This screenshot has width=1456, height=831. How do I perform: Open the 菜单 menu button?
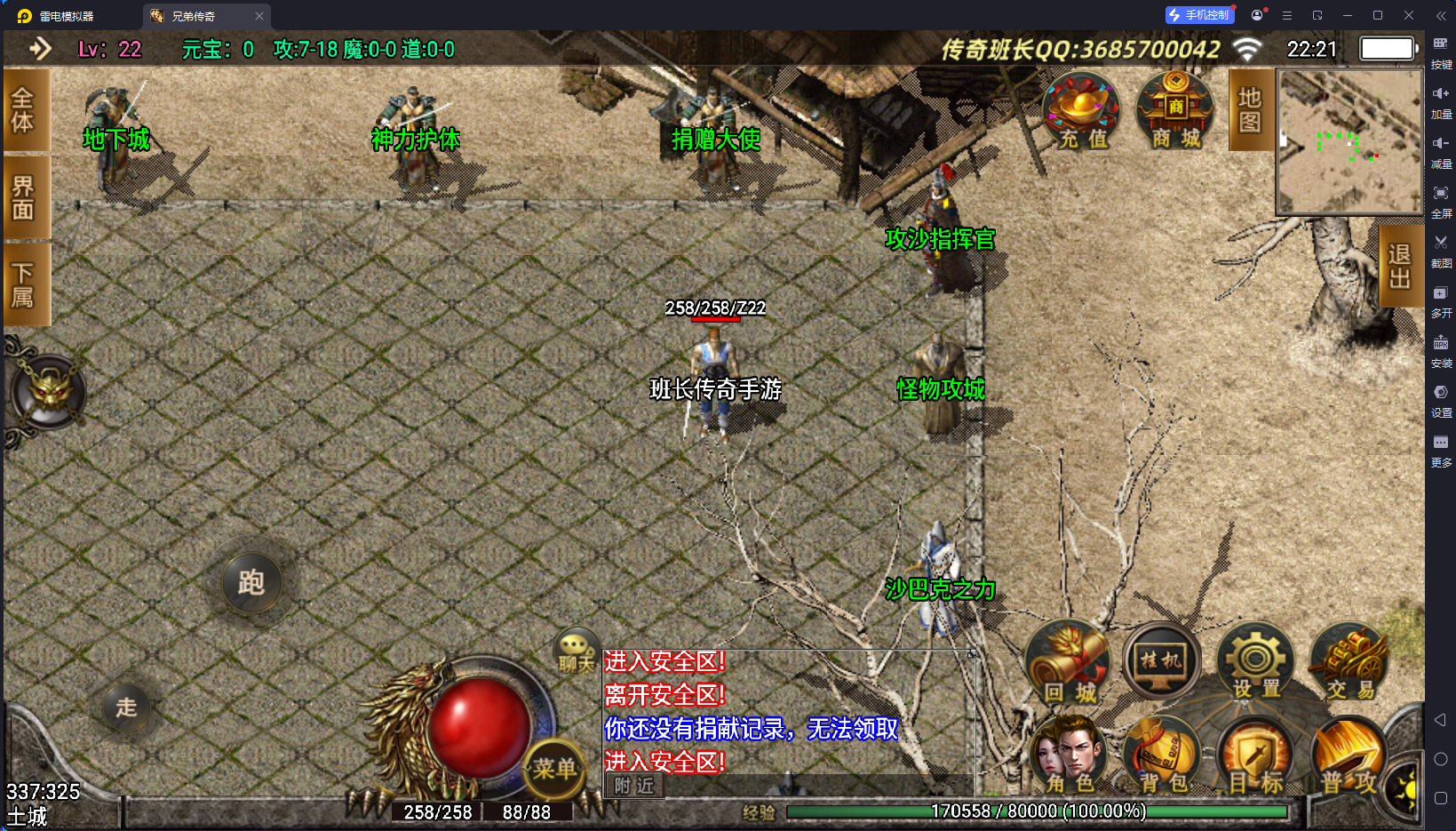click(554, 769)
